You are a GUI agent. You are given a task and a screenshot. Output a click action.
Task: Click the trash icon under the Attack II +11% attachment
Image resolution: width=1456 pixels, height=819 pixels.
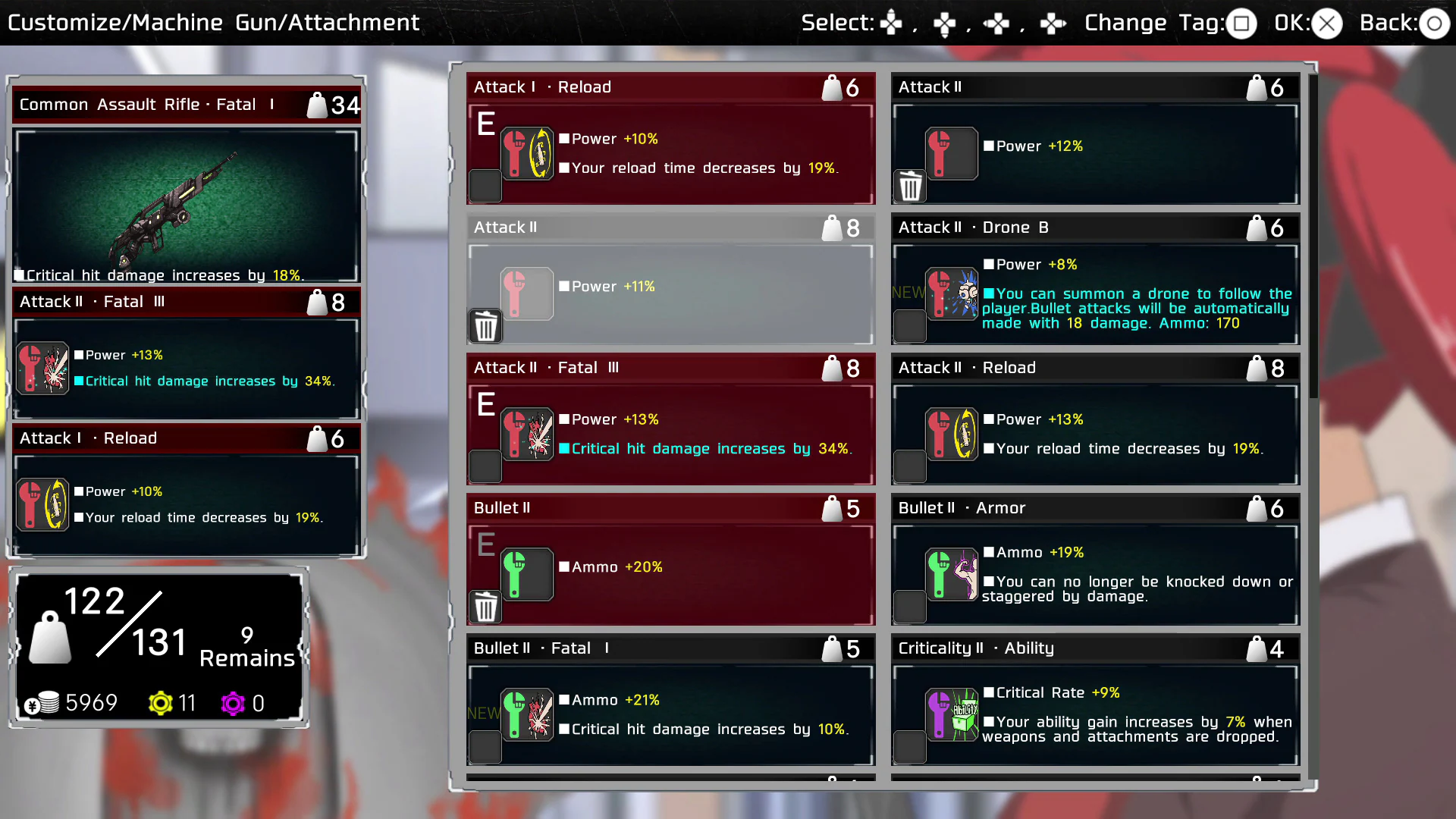[485, 326]
